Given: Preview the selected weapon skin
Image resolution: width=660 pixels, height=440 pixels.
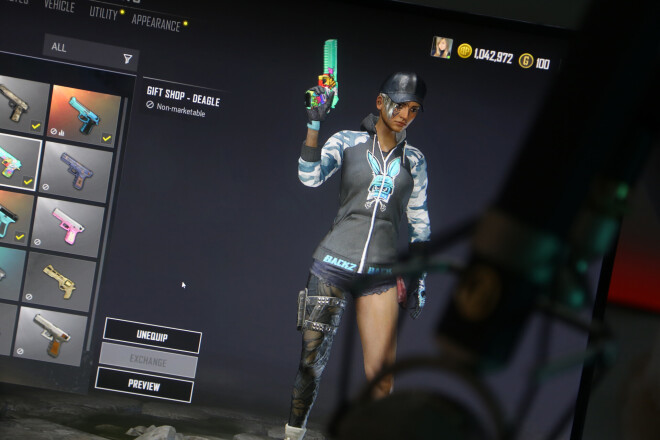Looking at the screenshot, I should pyautogui.click(x=144, y=385).
